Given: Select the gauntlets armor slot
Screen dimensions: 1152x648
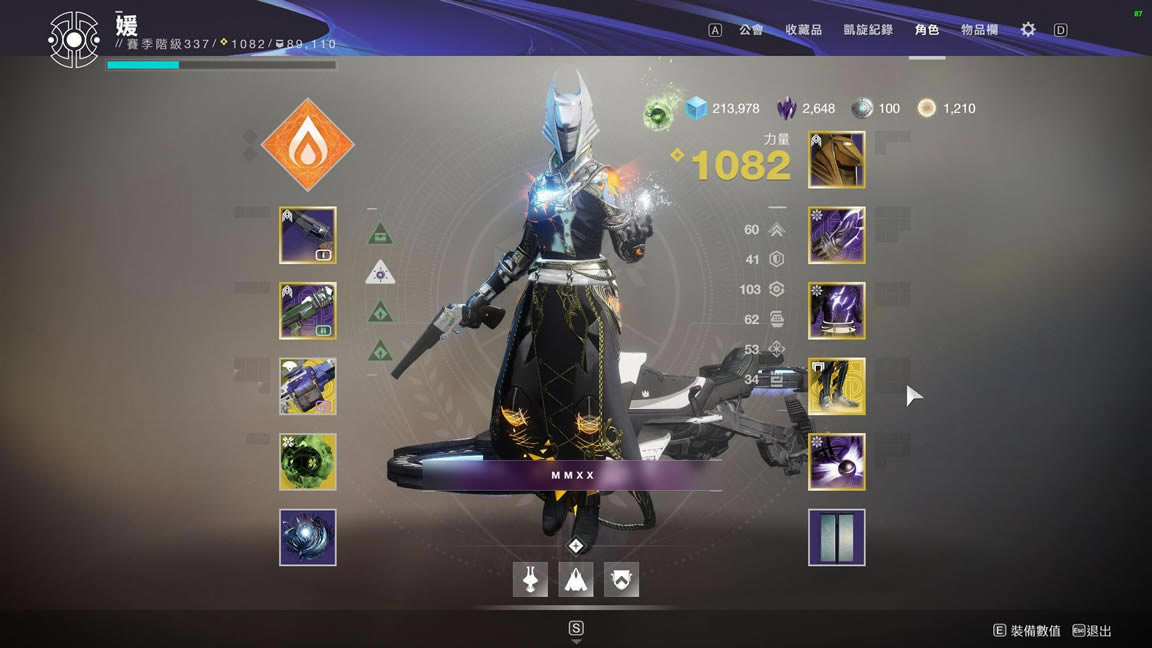Looking at the screenshot, I should coord(836,235).
